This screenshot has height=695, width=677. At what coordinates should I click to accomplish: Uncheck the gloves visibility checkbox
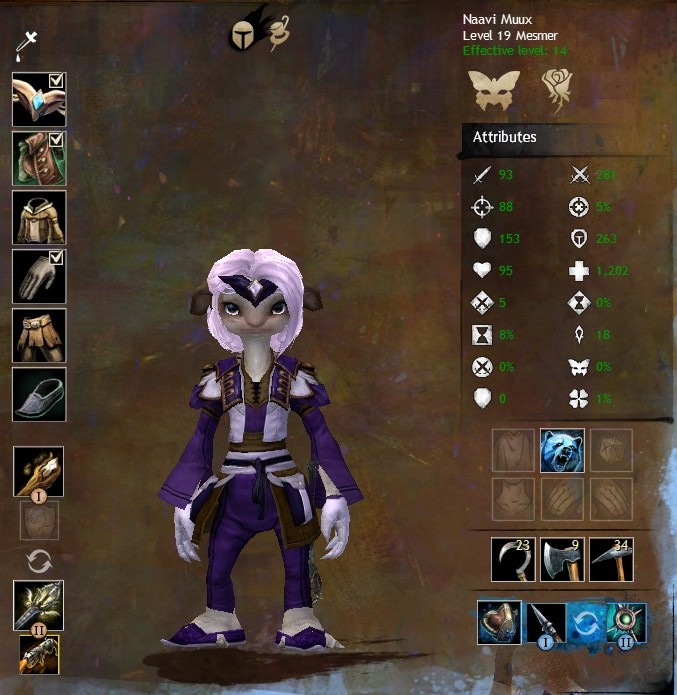58,259
